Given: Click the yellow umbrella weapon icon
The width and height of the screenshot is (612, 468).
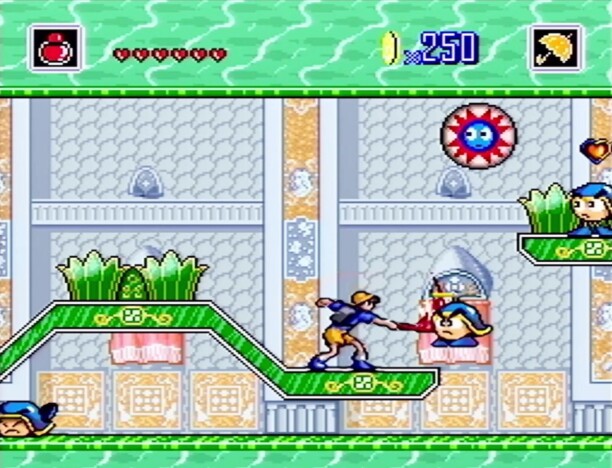Looking at the screenshot, I should tap(555, 48).
